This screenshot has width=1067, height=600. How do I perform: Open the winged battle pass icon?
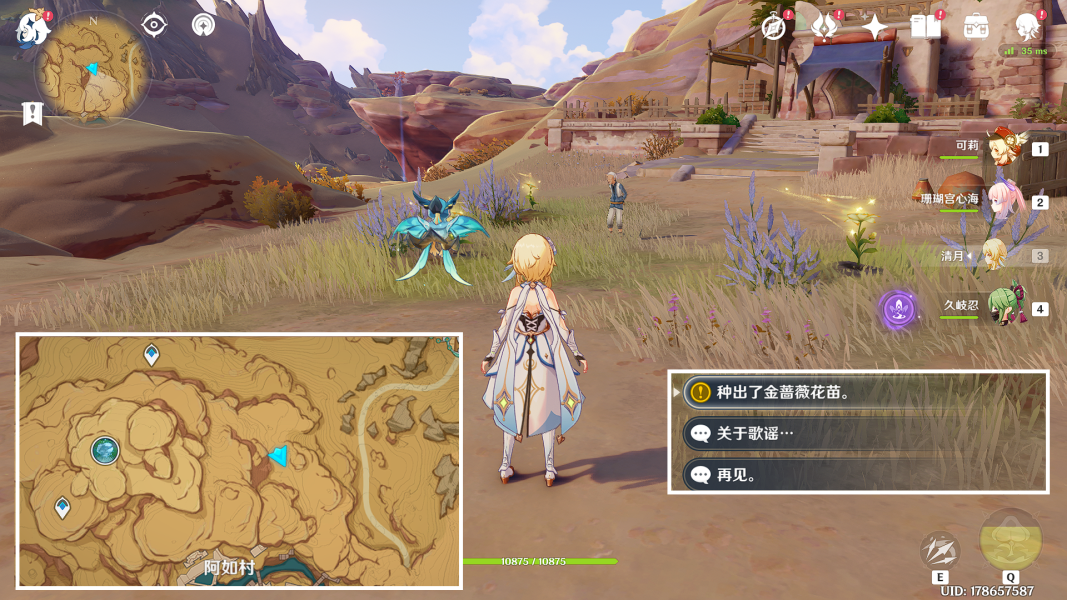(x=825, y=27)
